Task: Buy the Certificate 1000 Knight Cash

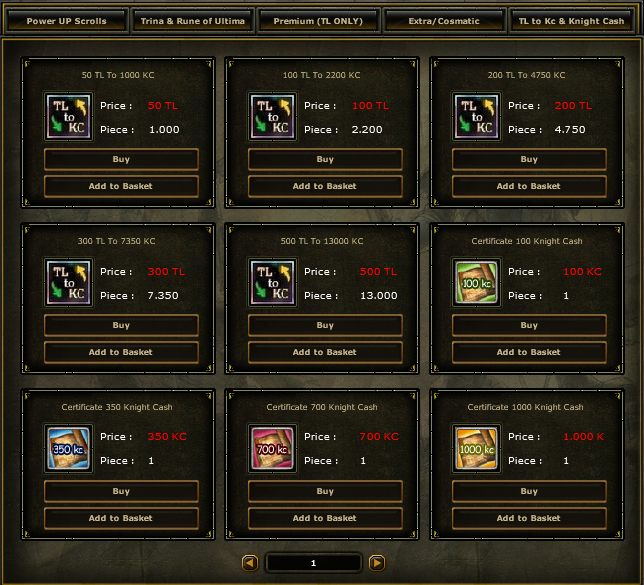Action: [x=529, y=492]
